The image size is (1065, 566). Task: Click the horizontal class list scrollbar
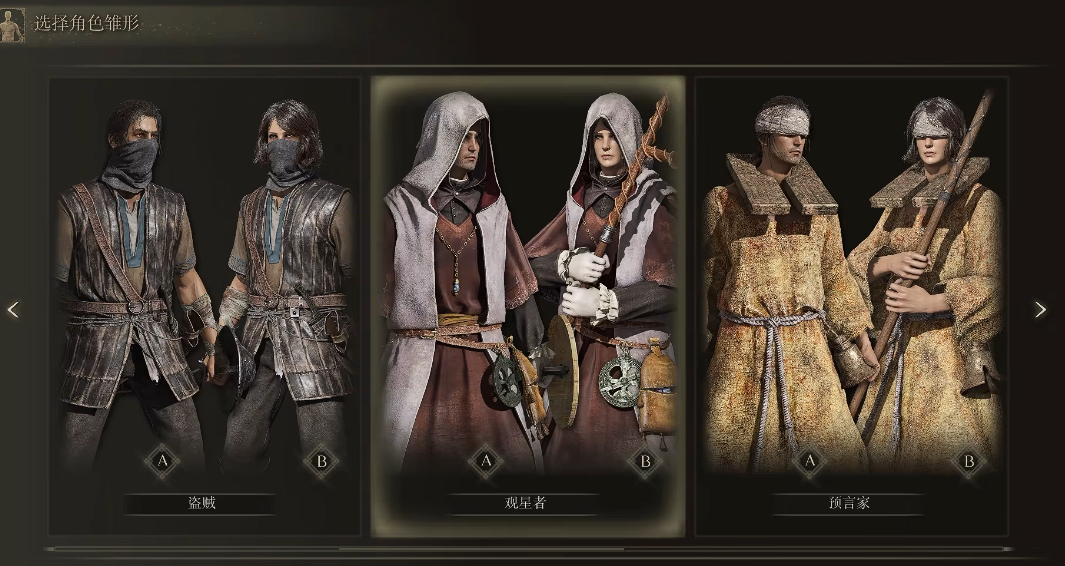pos(480,549)
